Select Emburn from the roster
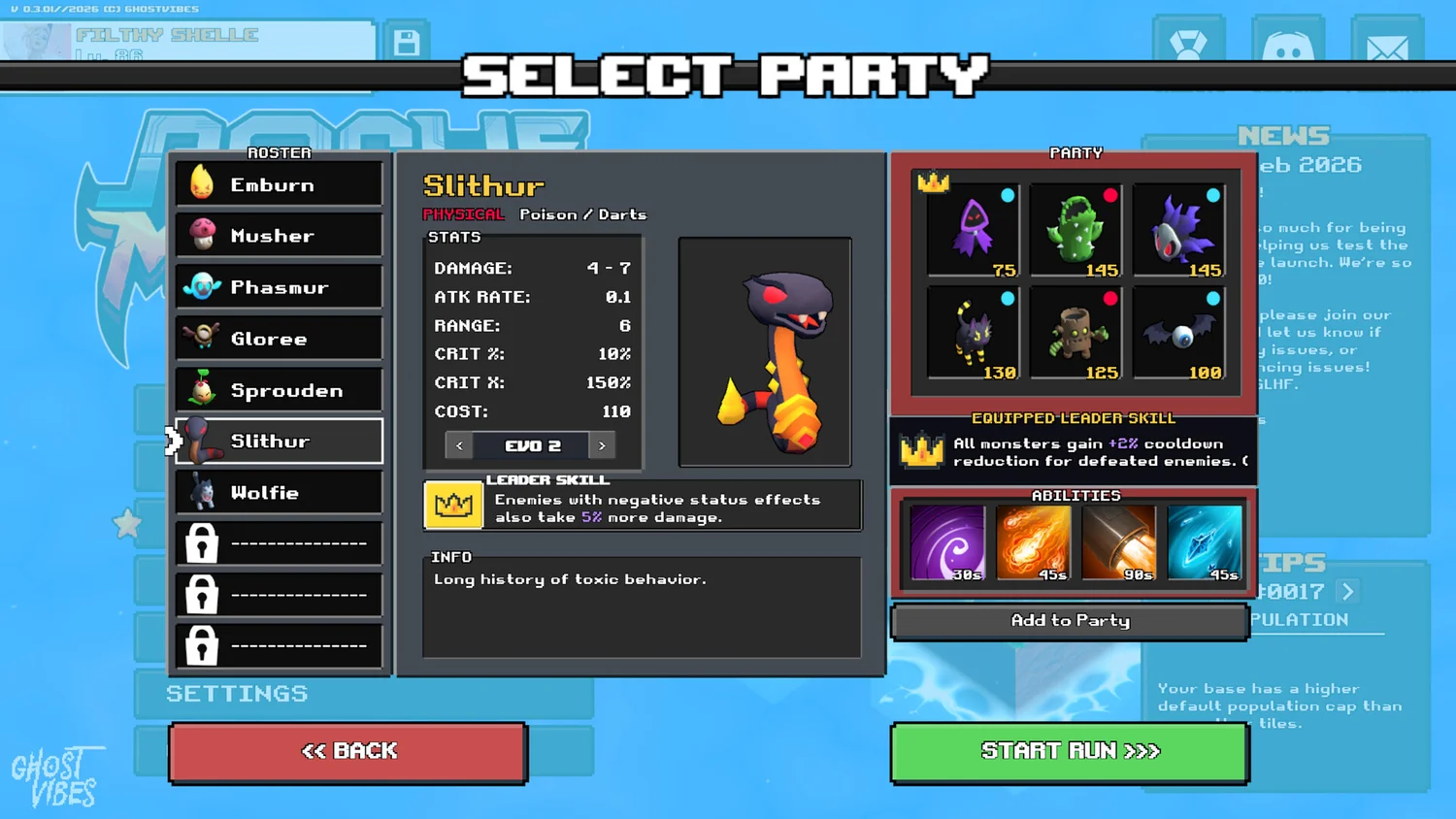The height and width of the screenshot is (819, 1456). coord(280,184)
